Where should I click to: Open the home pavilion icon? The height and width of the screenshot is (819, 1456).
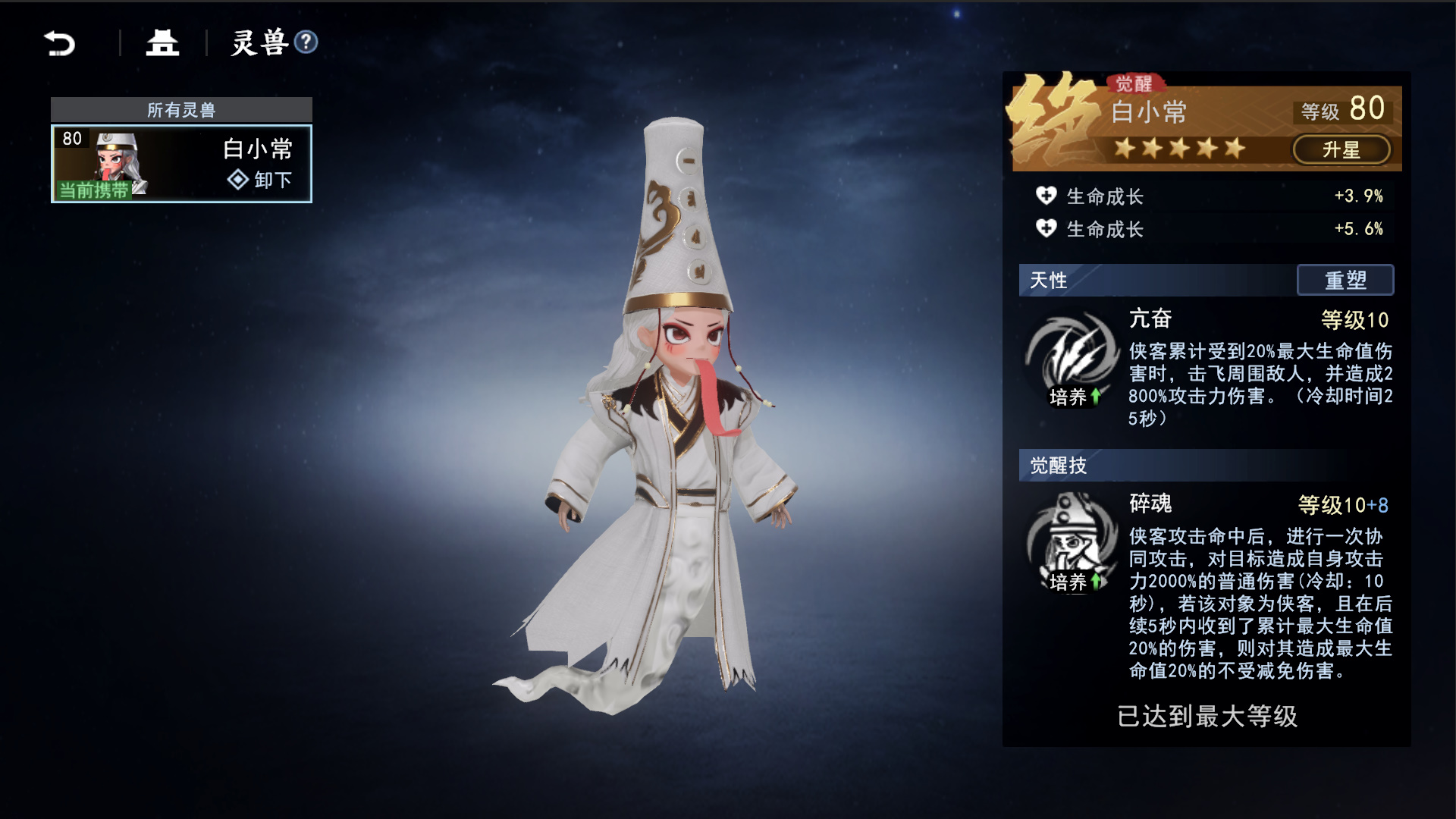pyautogui.click(x=162, y=43)
